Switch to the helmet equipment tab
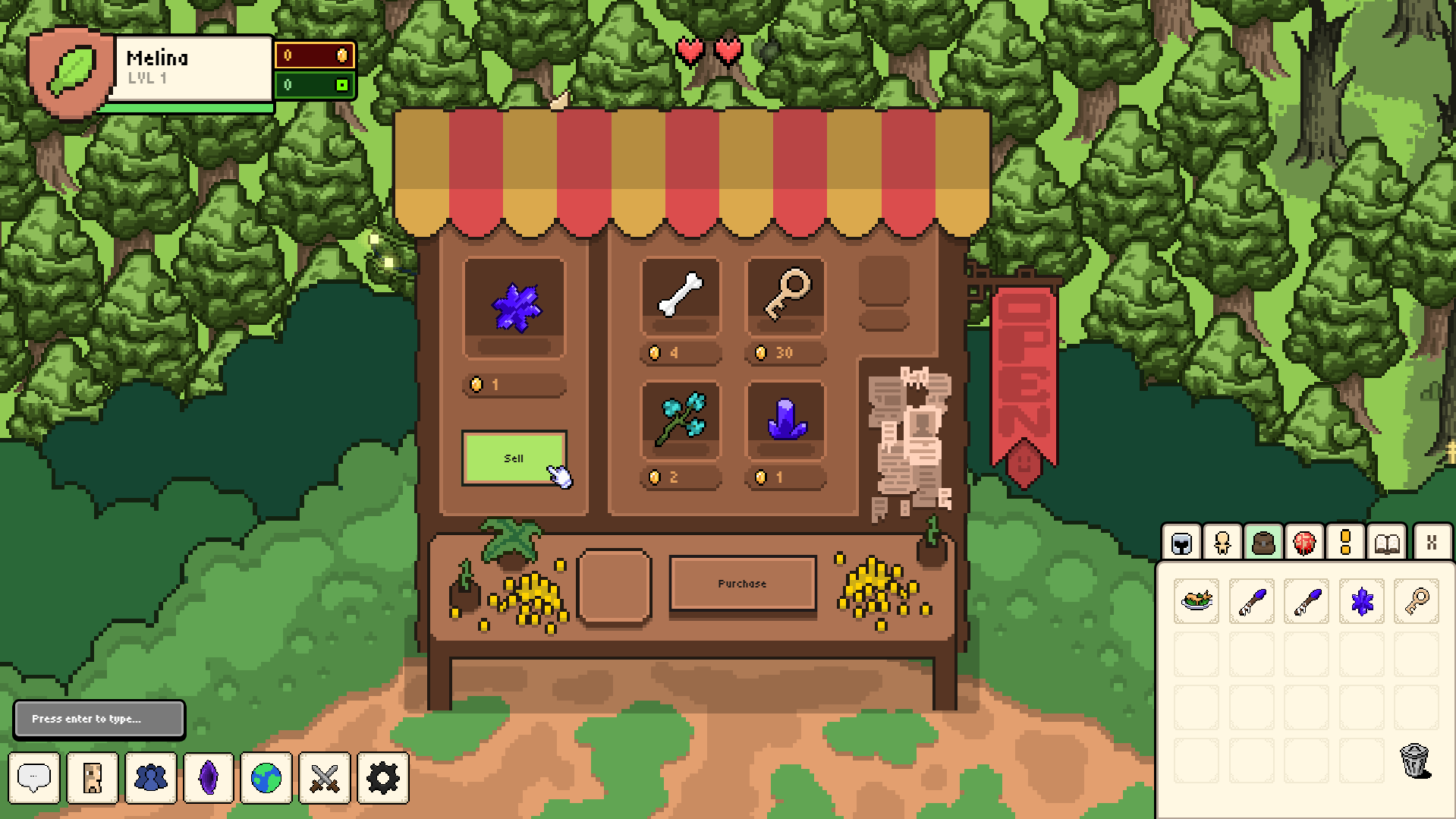The image size is (1456, 819). [x=1181, y=543]
